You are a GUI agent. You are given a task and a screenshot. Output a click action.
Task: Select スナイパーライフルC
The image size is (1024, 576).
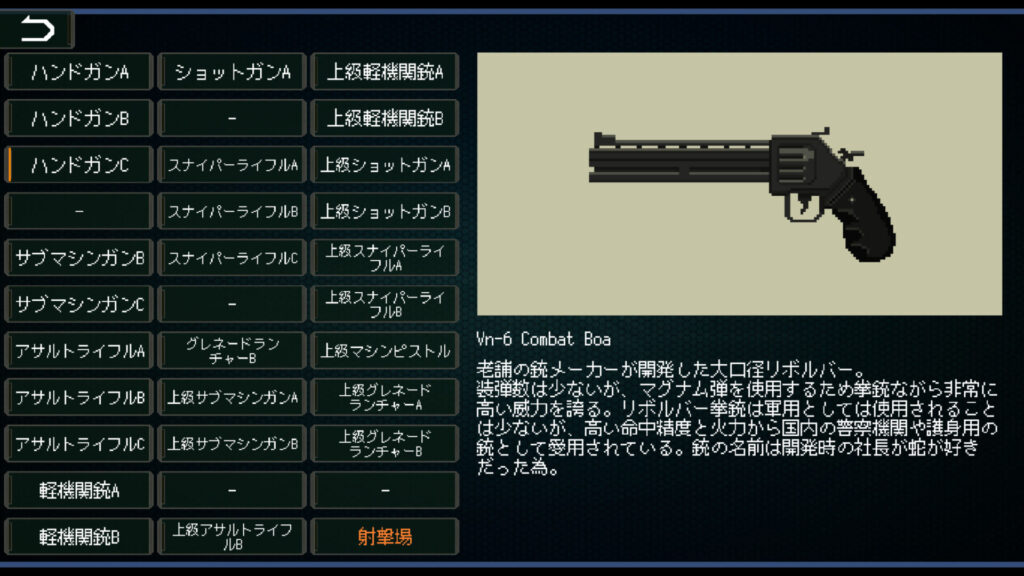pos(232,258)
